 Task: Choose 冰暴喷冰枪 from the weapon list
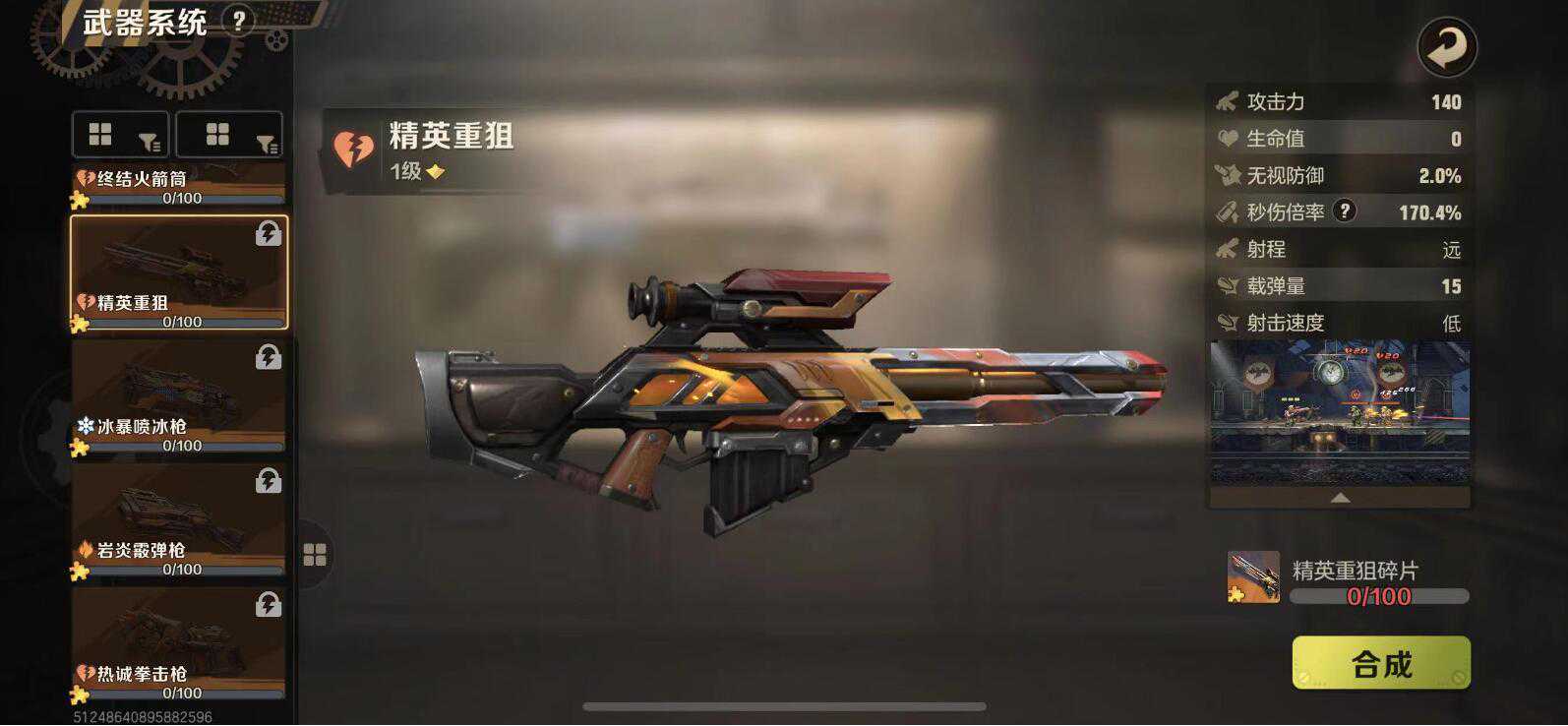[x=179, y=397]
